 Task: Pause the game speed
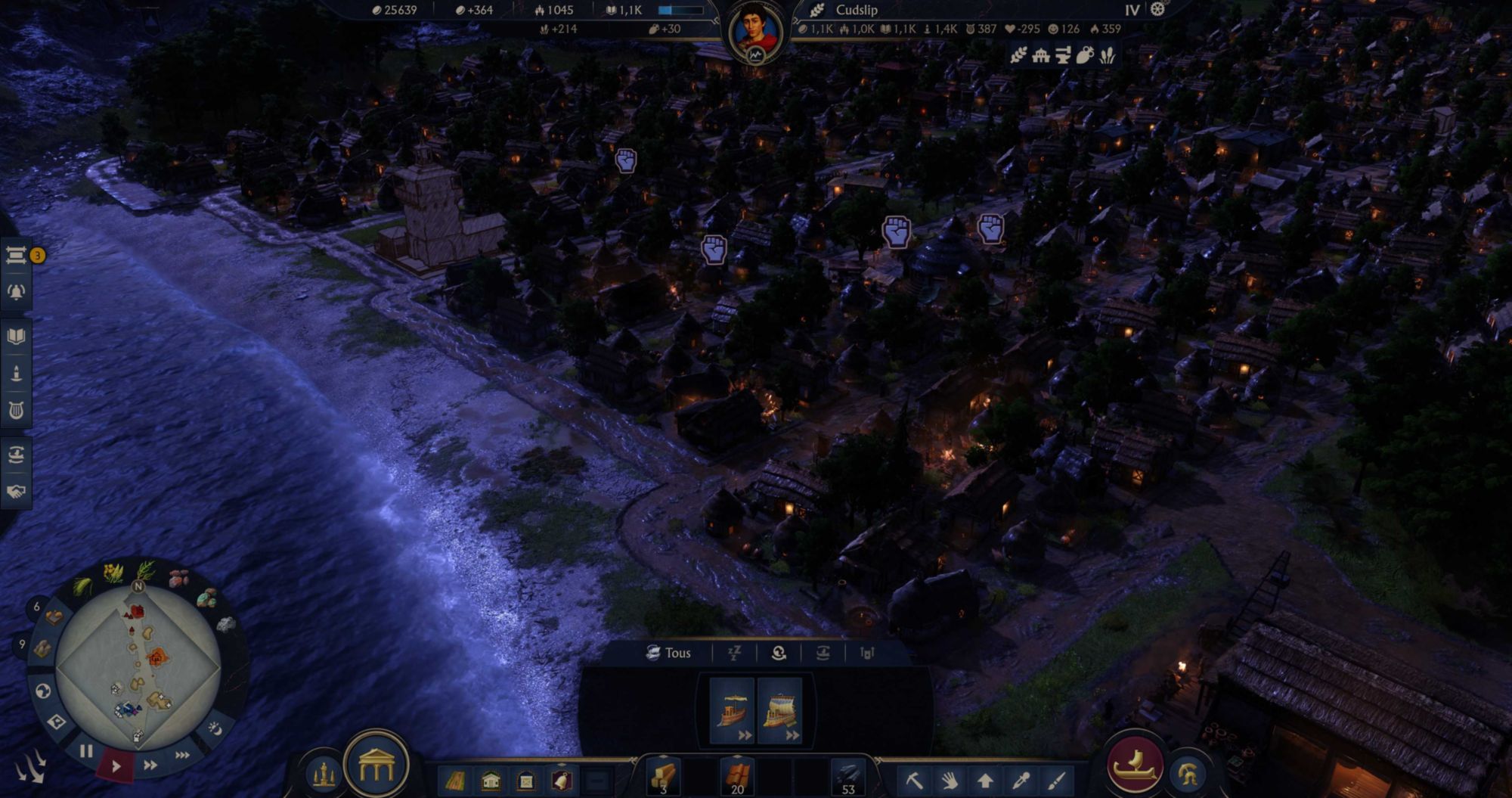pos(86,752)
